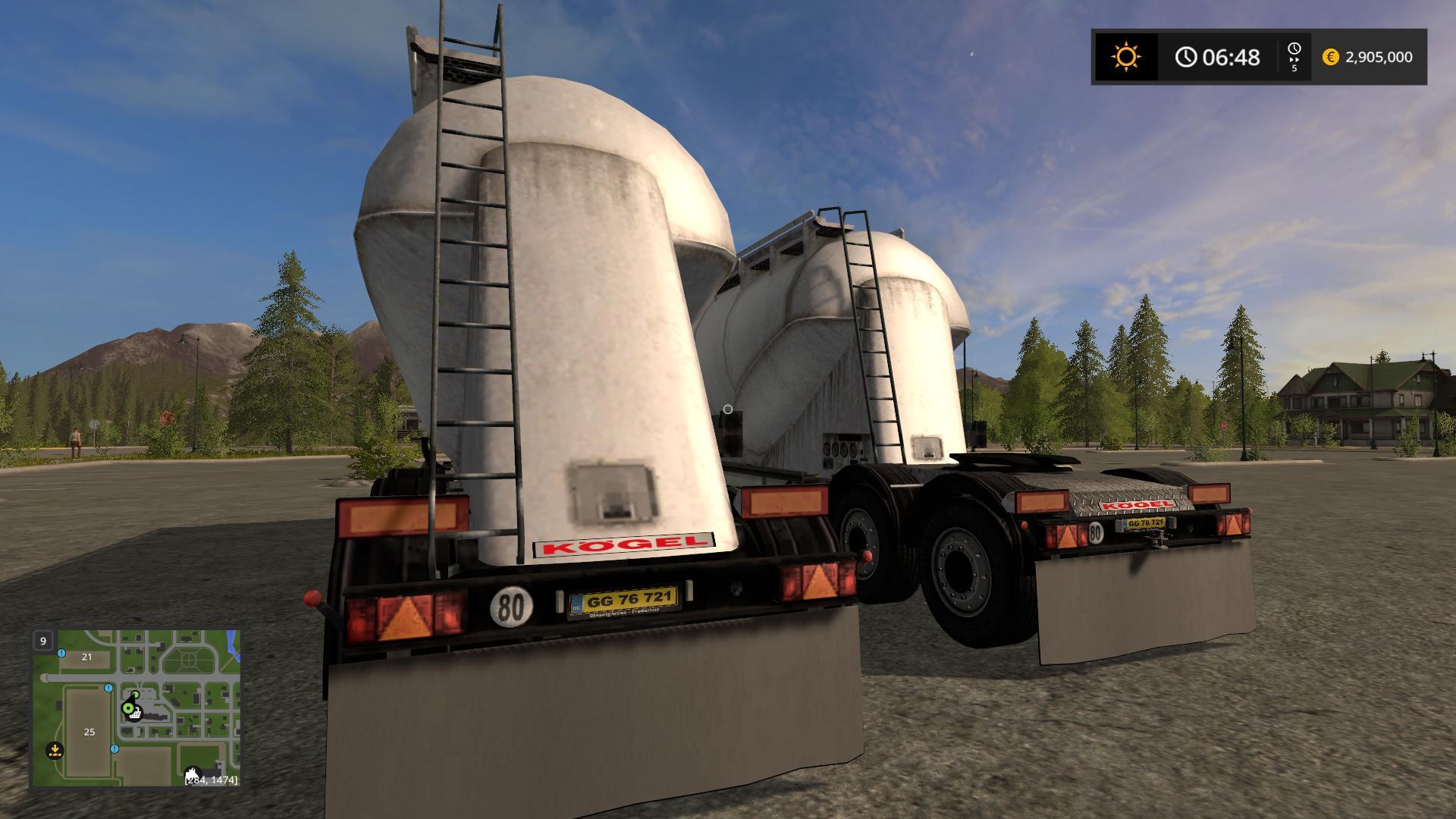Image resolution: width=1456 pixels, height=819 pixels.
Task: Choose the yellow unloading point marker on the minimap
Action: click(x=55, y=750)
